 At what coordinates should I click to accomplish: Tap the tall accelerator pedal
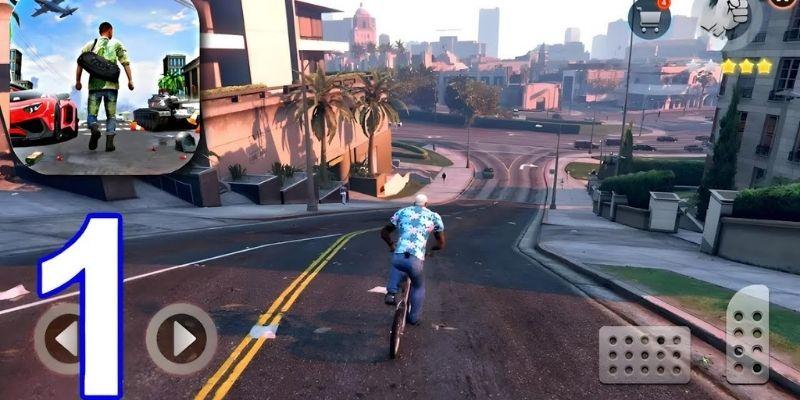747,334
